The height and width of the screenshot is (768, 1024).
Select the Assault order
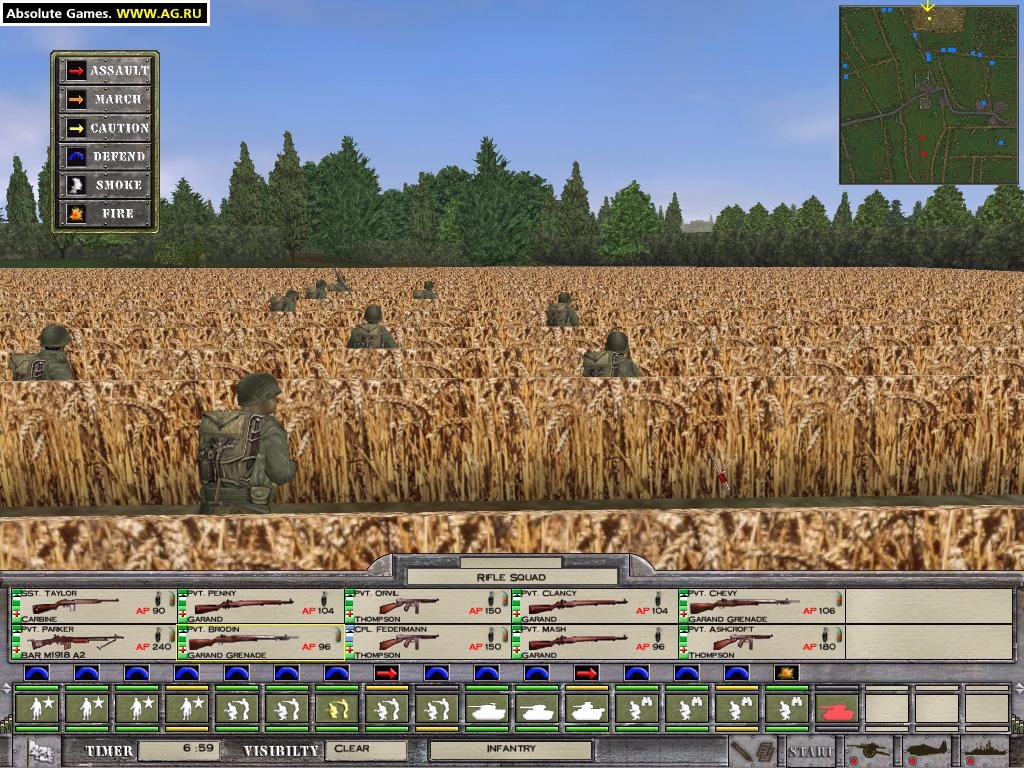[x=106, y=71]
